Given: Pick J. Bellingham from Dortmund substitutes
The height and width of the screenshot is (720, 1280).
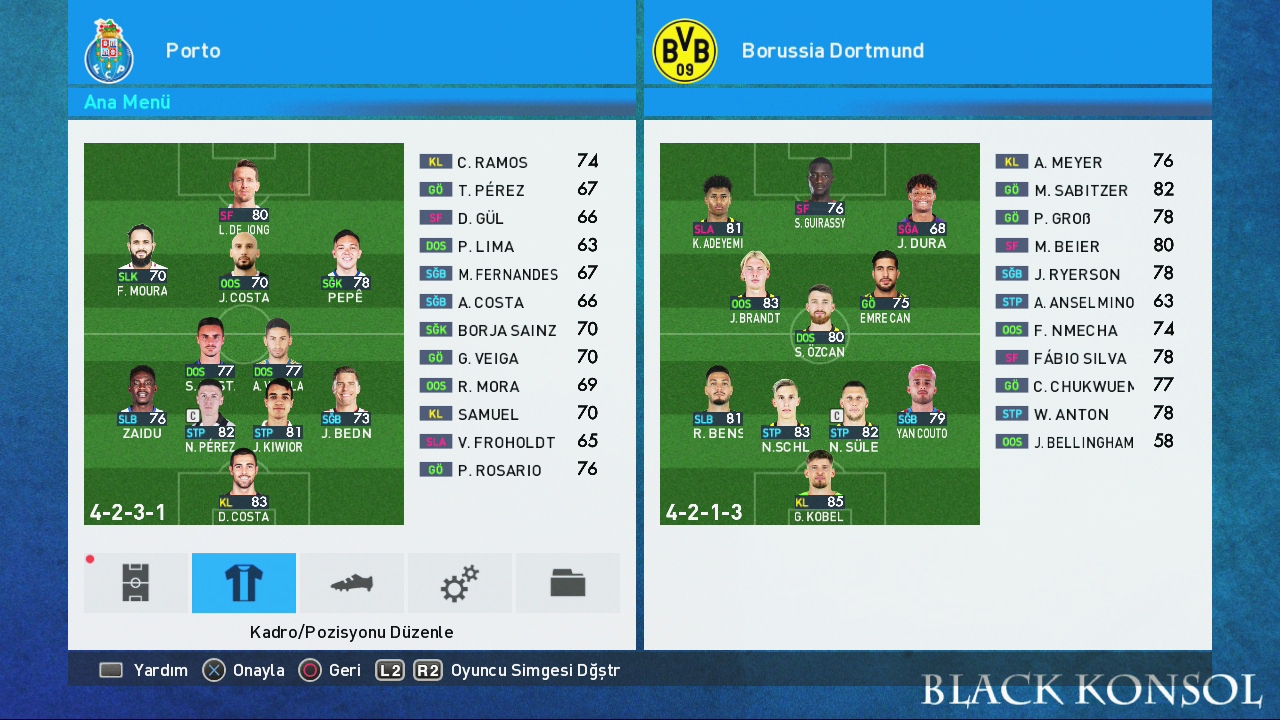Looking at the screenshot, I should coord(1084,442).
